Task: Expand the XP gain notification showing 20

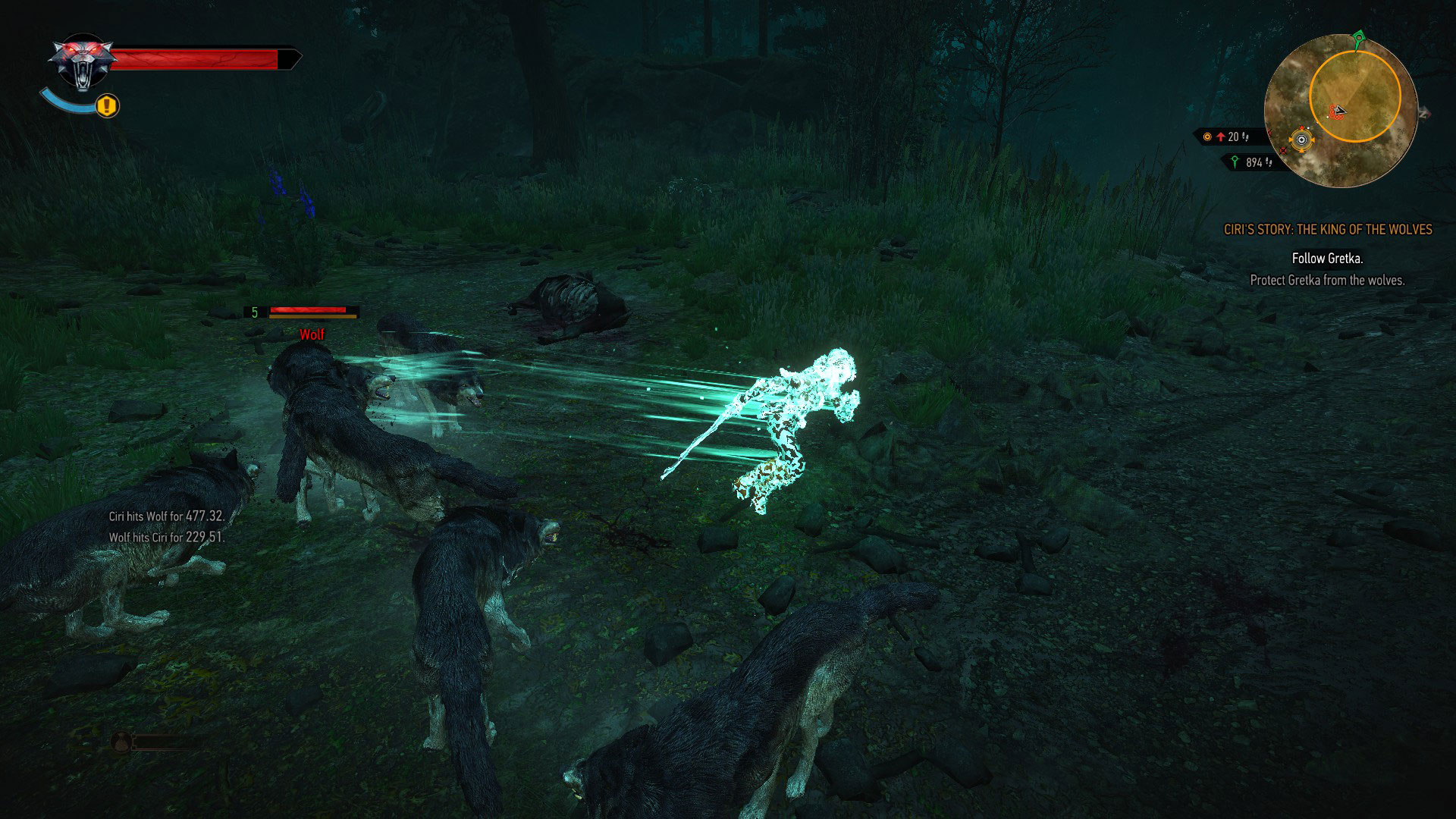Action: [1232, 138]
